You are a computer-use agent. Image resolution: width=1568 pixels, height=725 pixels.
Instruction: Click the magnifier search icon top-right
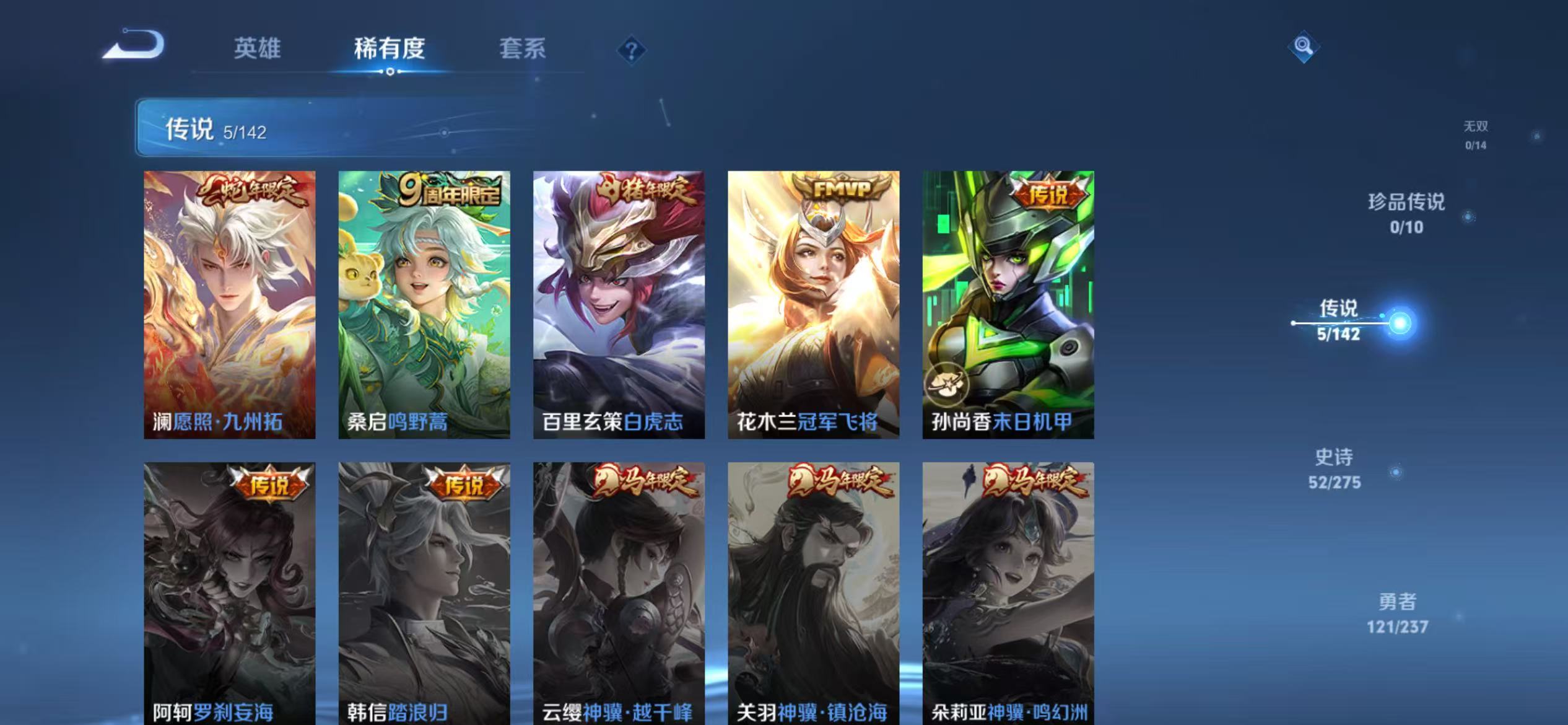[x=1303, y=46]
